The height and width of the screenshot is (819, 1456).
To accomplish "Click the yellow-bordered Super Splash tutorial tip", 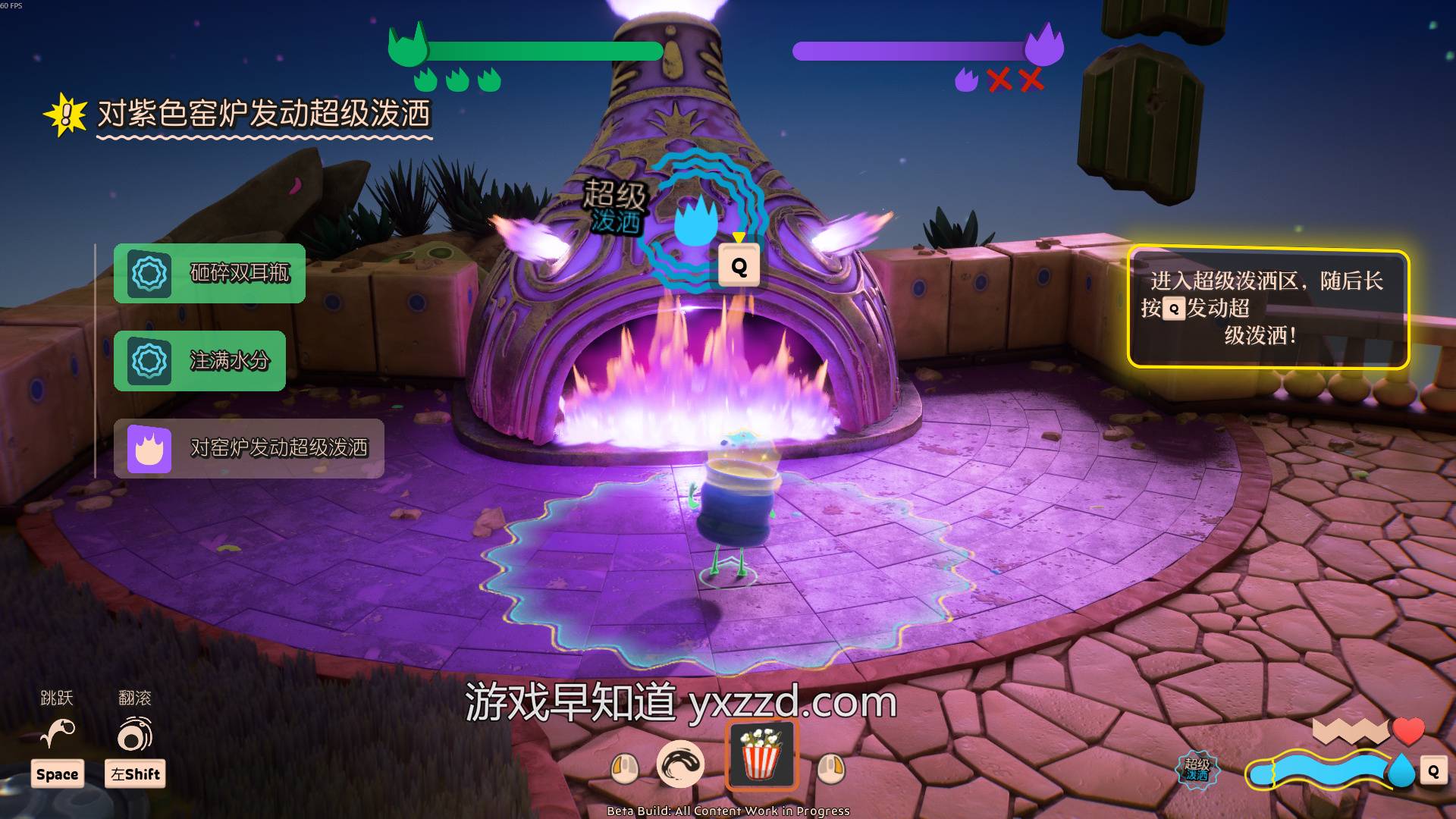I will [1268, 308].
